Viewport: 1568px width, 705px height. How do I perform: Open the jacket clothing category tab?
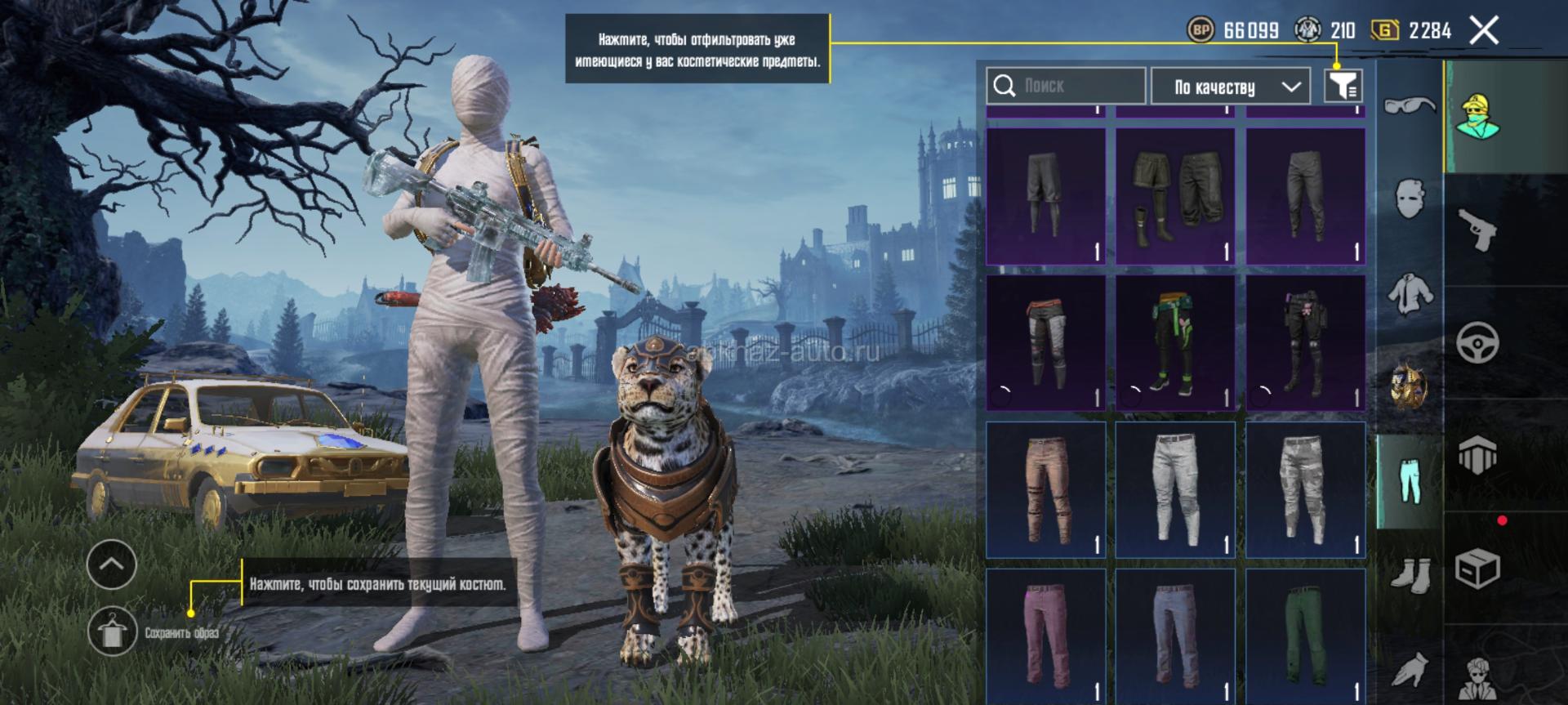pos(1410,293)
